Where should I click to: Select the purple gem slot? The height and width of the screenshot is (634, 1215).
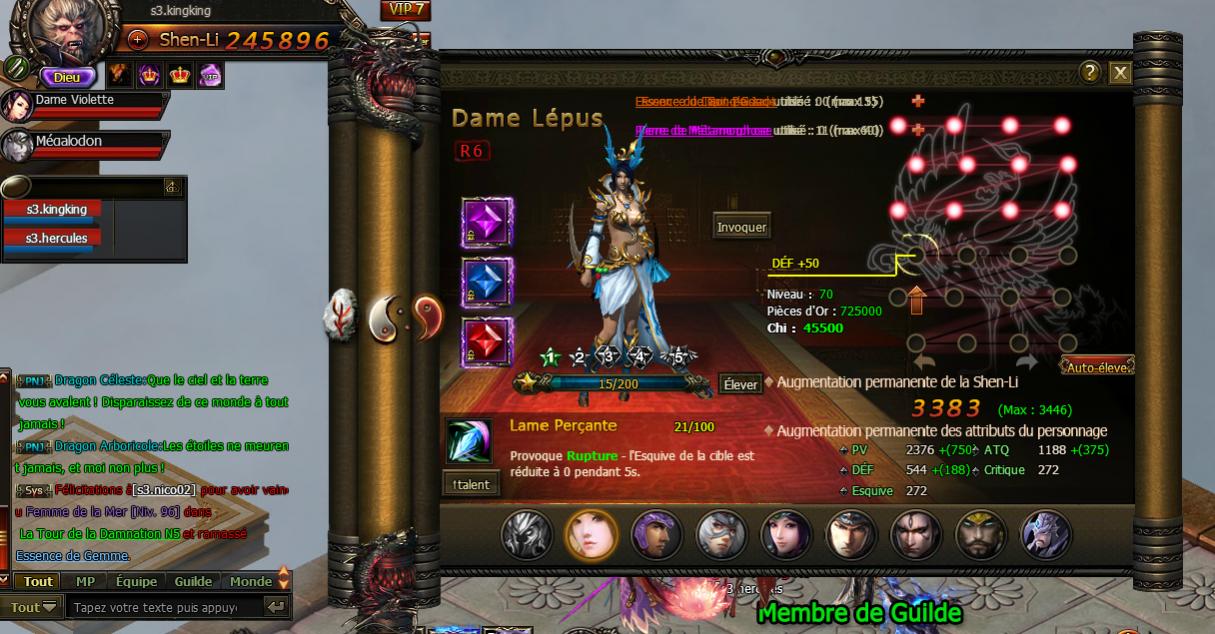click(487, 223)
